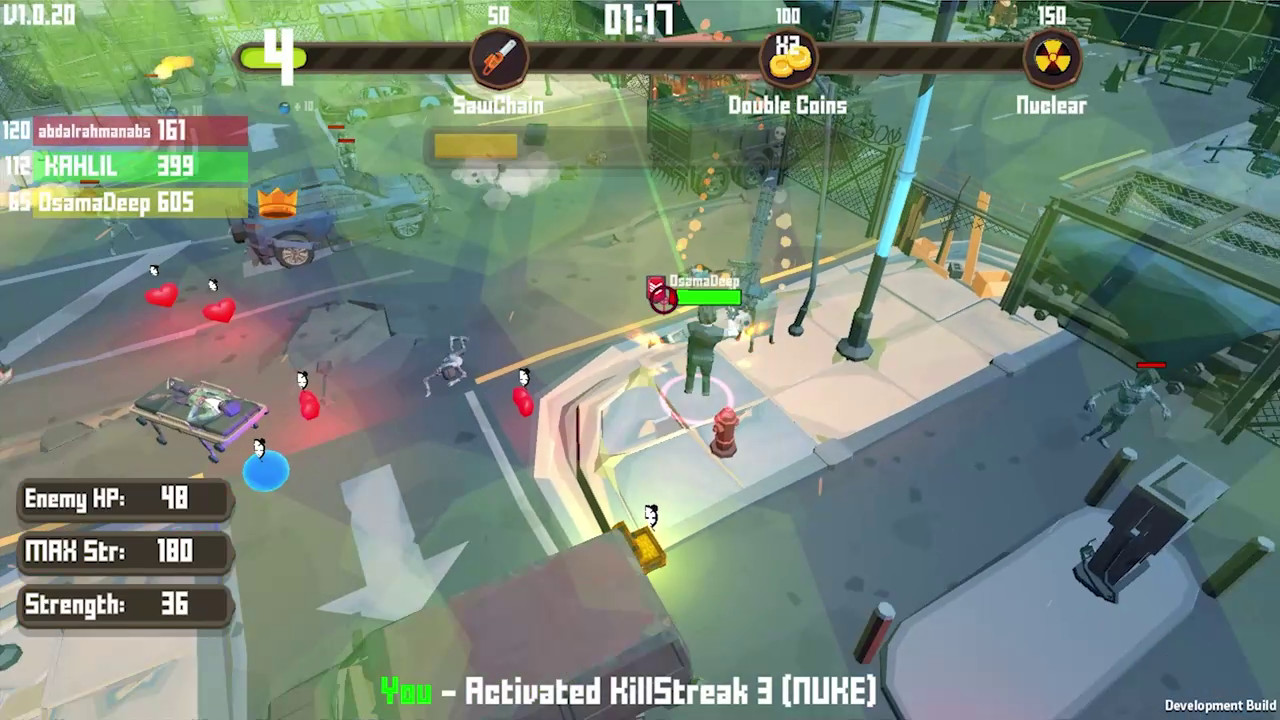The height and width of the screenshot is (720, 1280).
Task: Expand the Enemy HP stat panel
Action: tap(120, 499)
